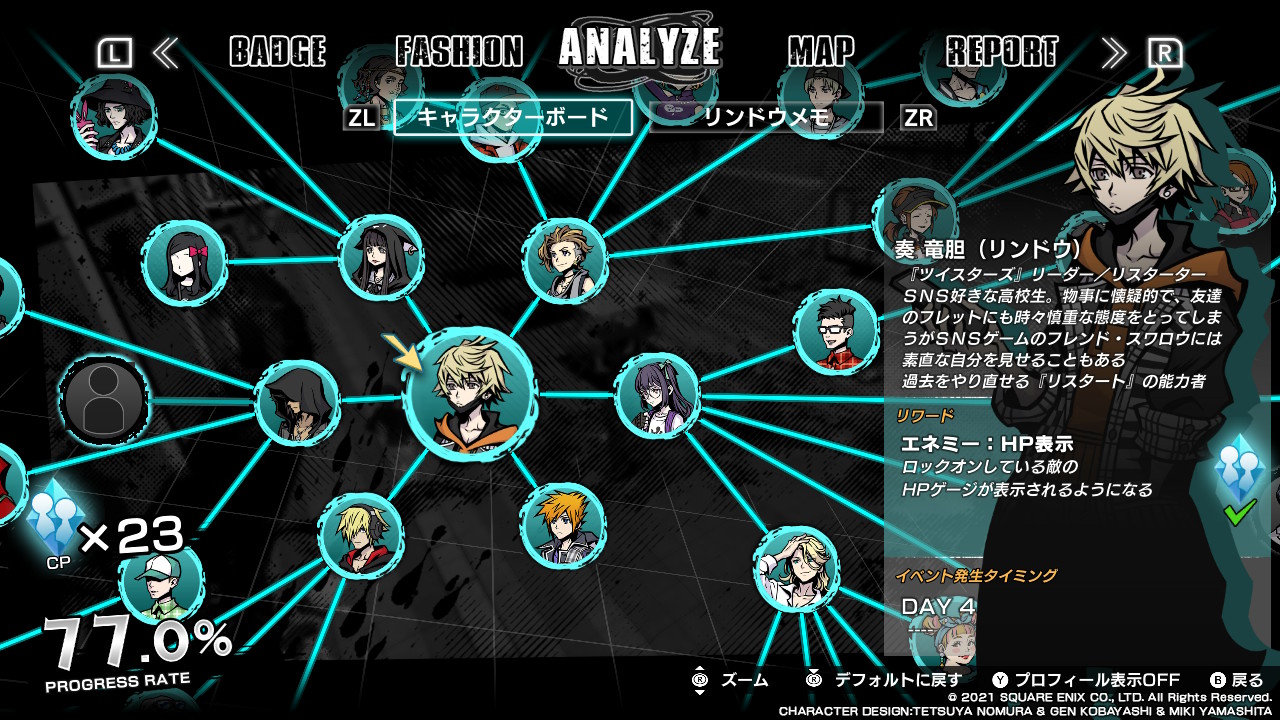Choose the girl with the red bow node
The height and width of the screenshot is (720, 1280).
(x=183, y=263)
